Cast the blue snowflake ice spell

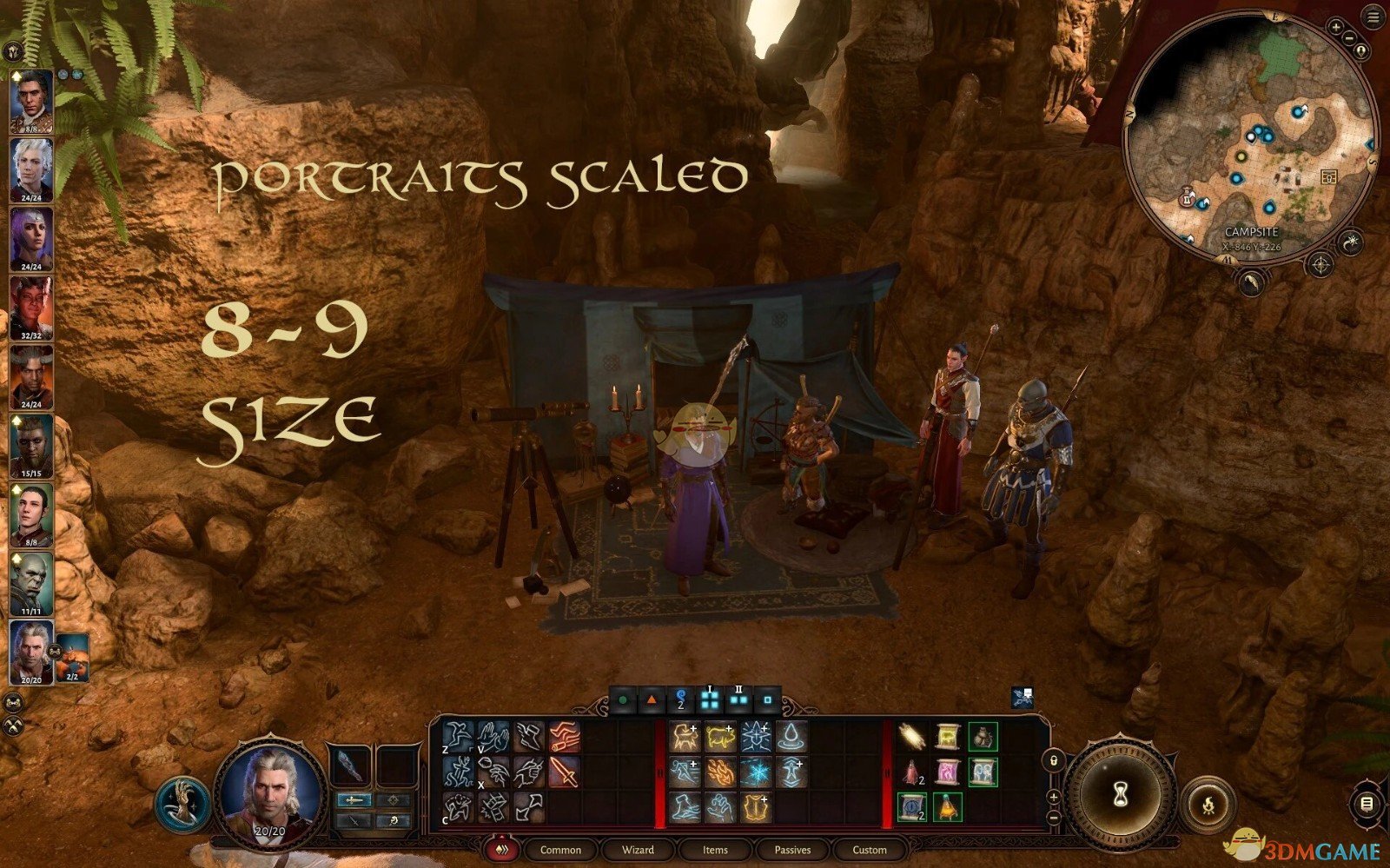click(755, 772)
